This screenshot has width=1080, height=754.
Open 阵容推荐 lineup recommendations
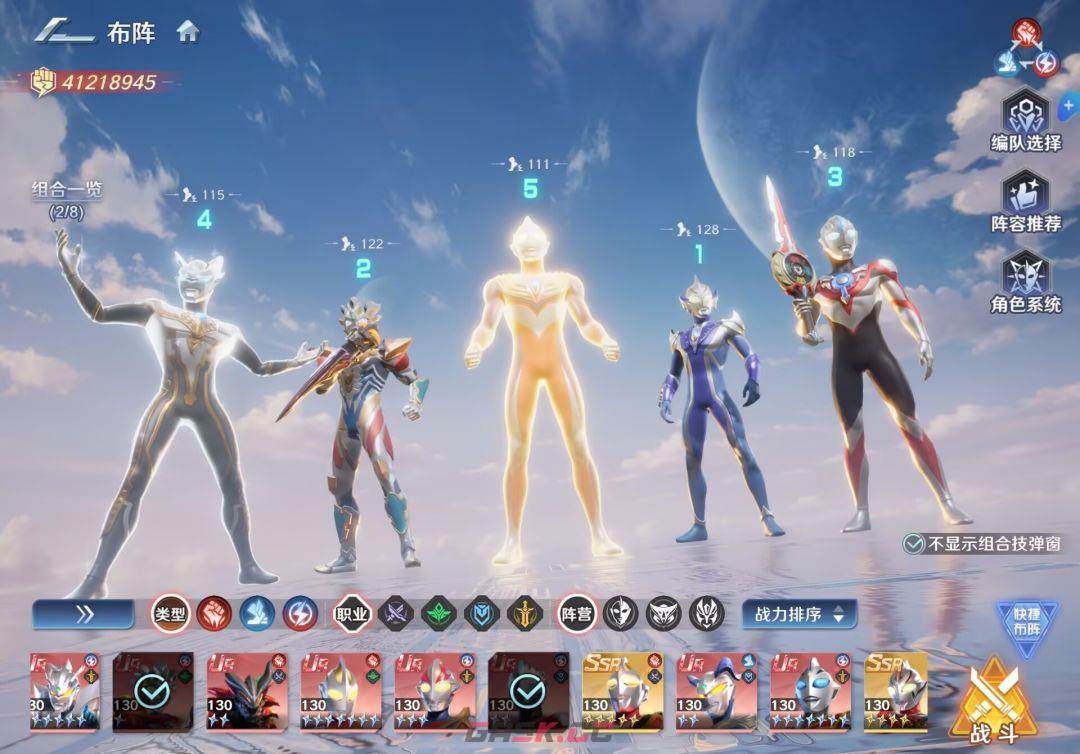click(1026, 201)
